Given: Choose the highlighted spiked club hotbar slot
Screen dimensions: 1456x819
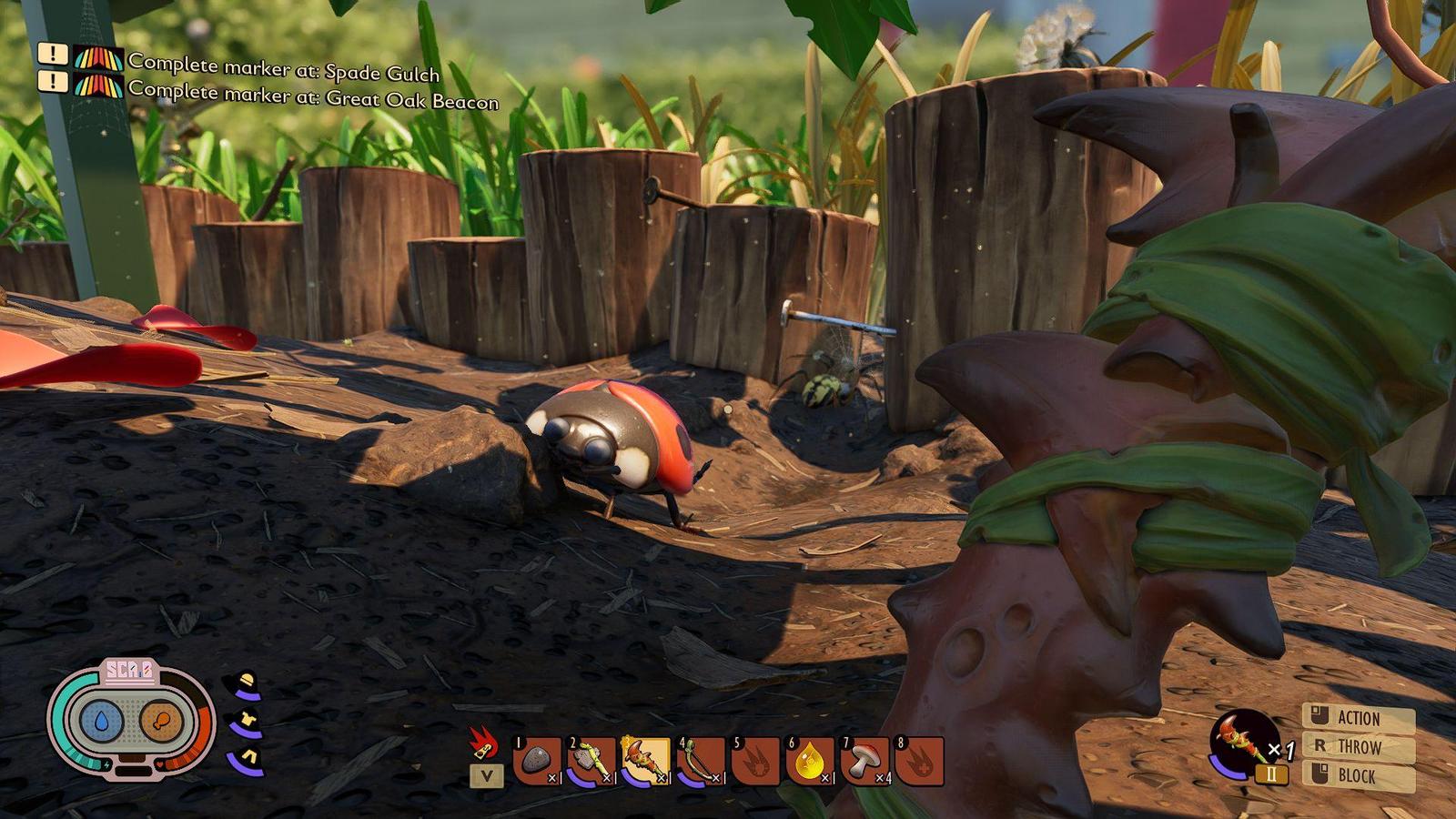Looking at the screenshot, I should pos(646,761).
